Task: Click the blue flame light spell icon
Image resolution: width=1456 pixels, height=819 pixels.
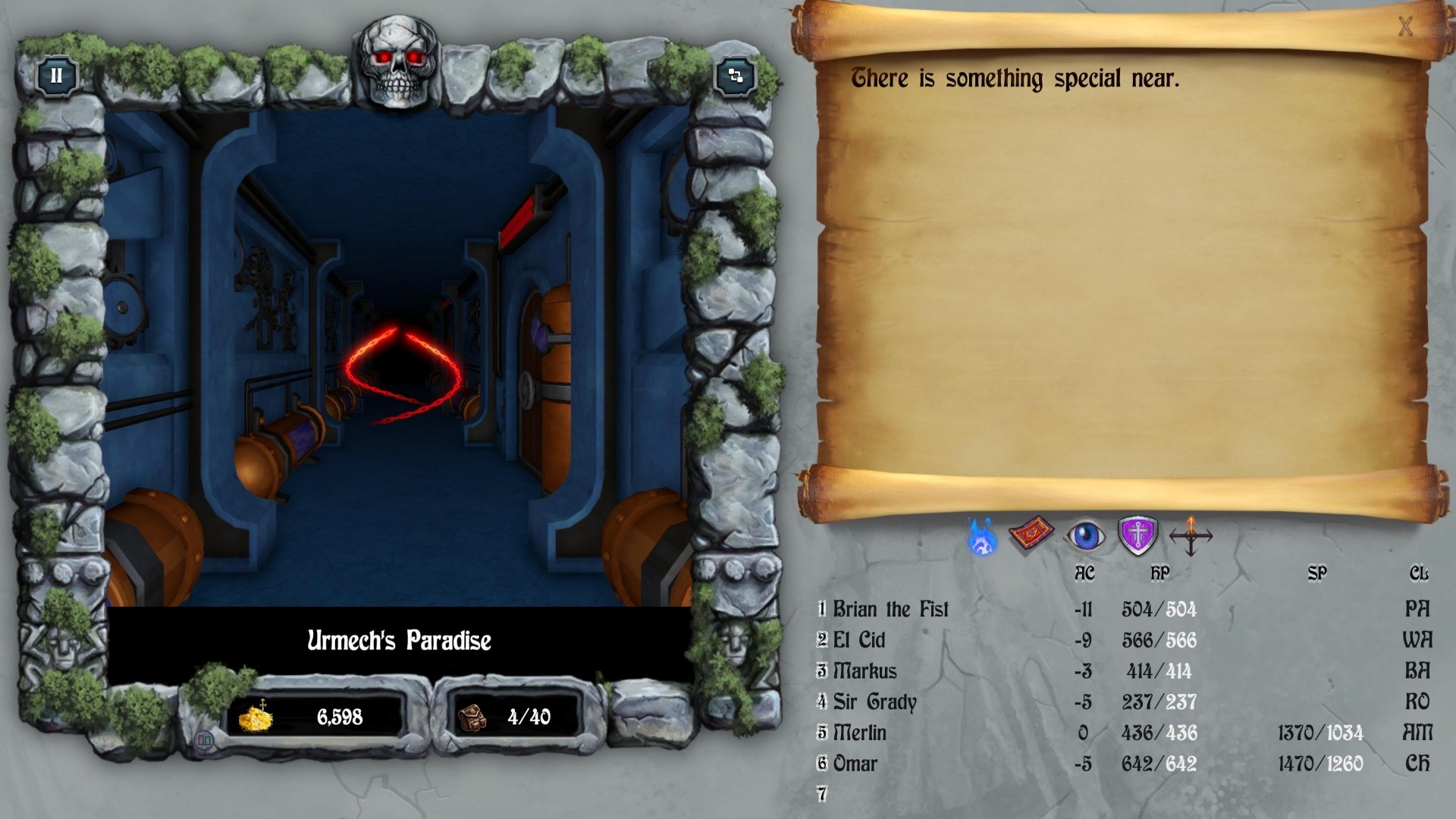Action: [x=983, y=537]
